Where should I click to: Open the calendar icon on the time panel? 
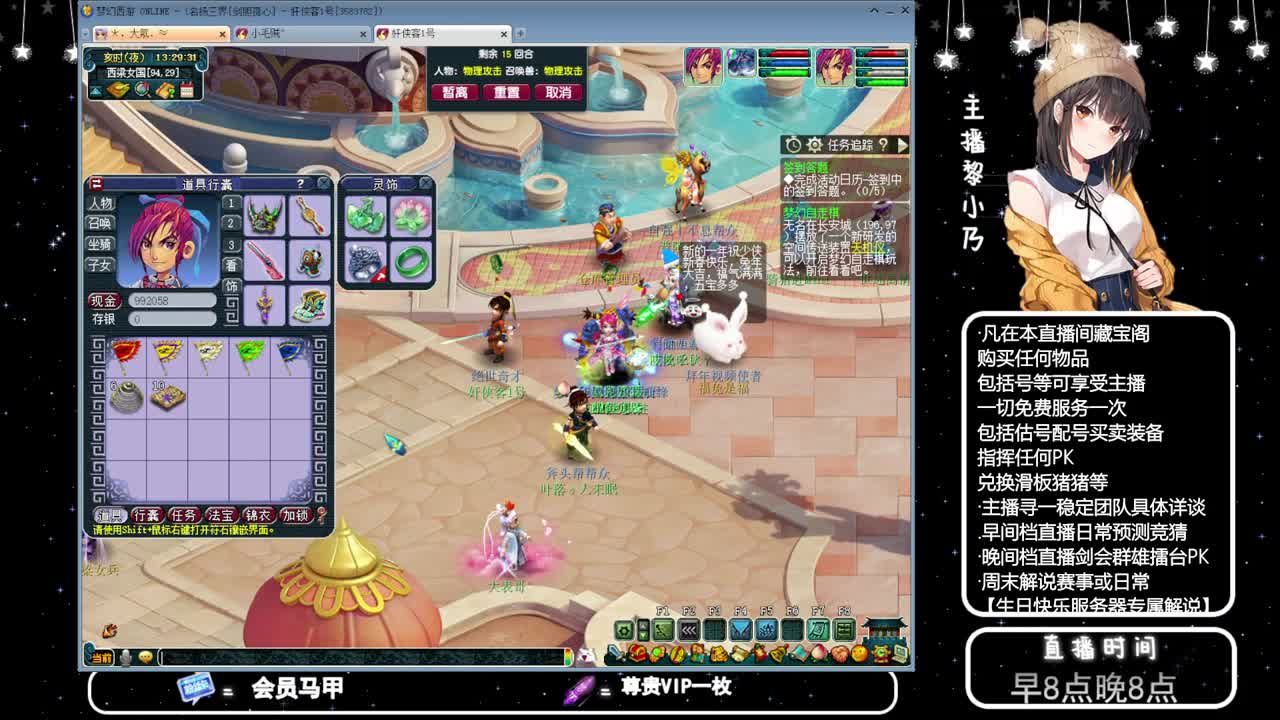188,91
